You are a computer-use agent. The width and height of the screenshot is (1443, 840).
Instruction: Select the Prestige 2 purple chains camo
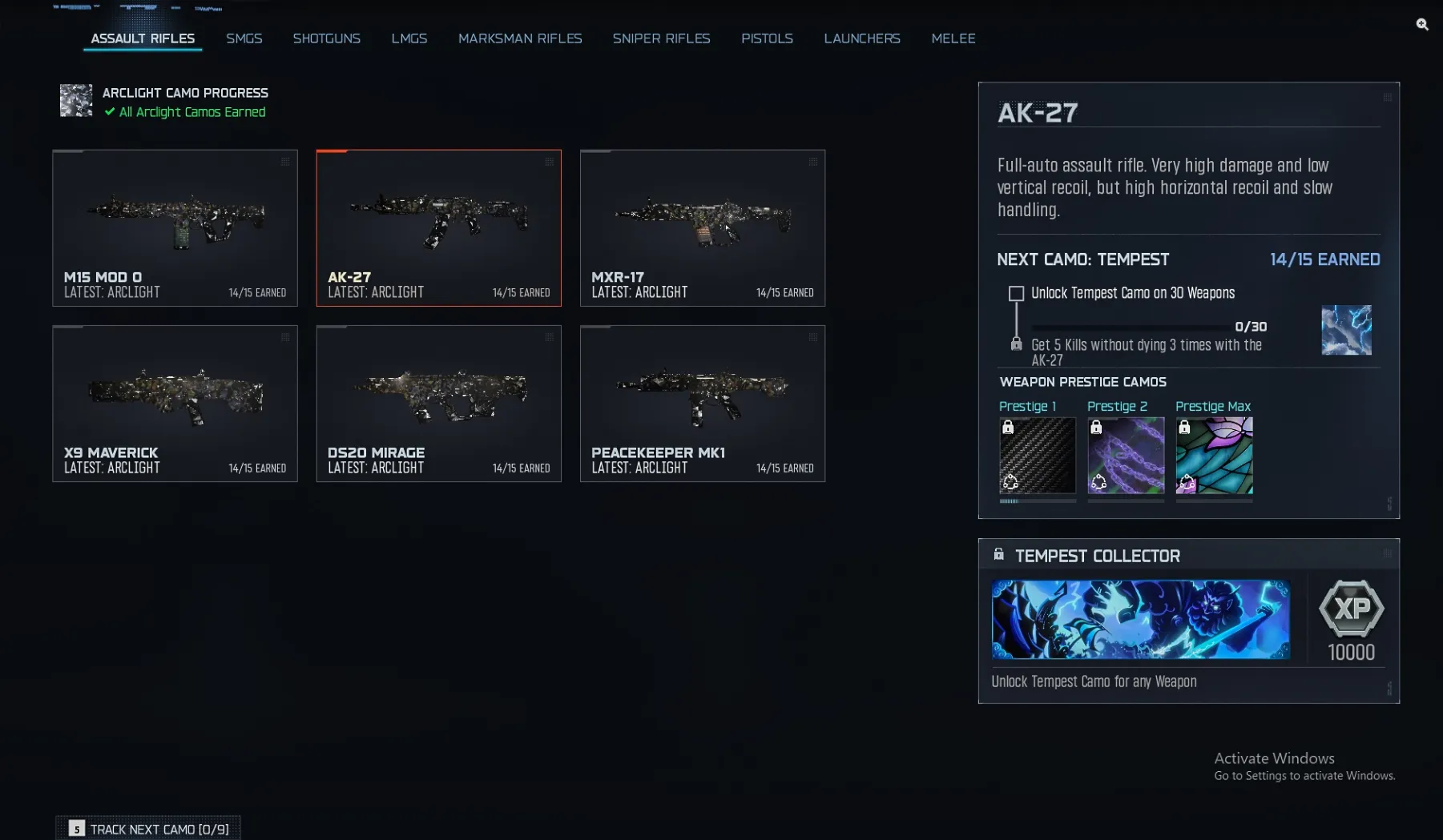[1125, 456]
